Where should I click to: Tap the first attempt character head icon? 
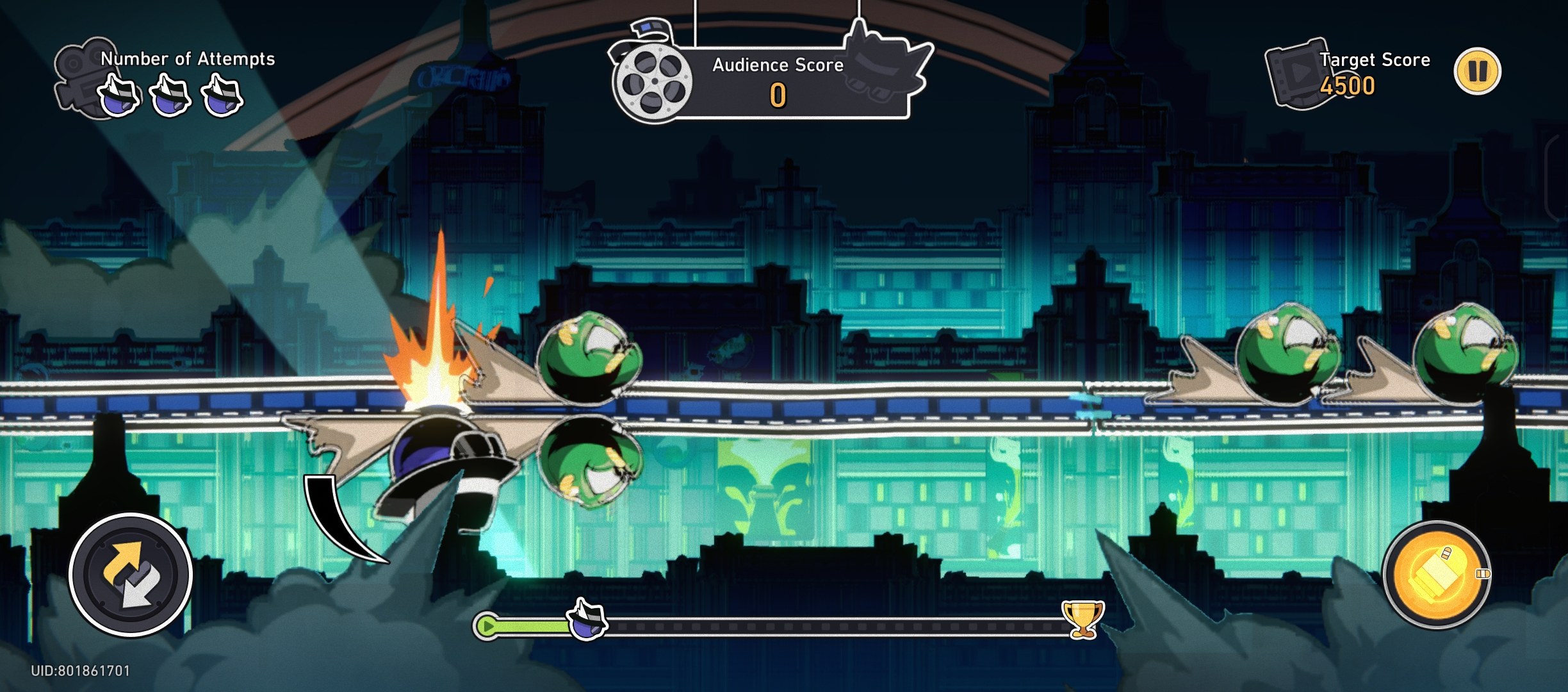point(118,96)
